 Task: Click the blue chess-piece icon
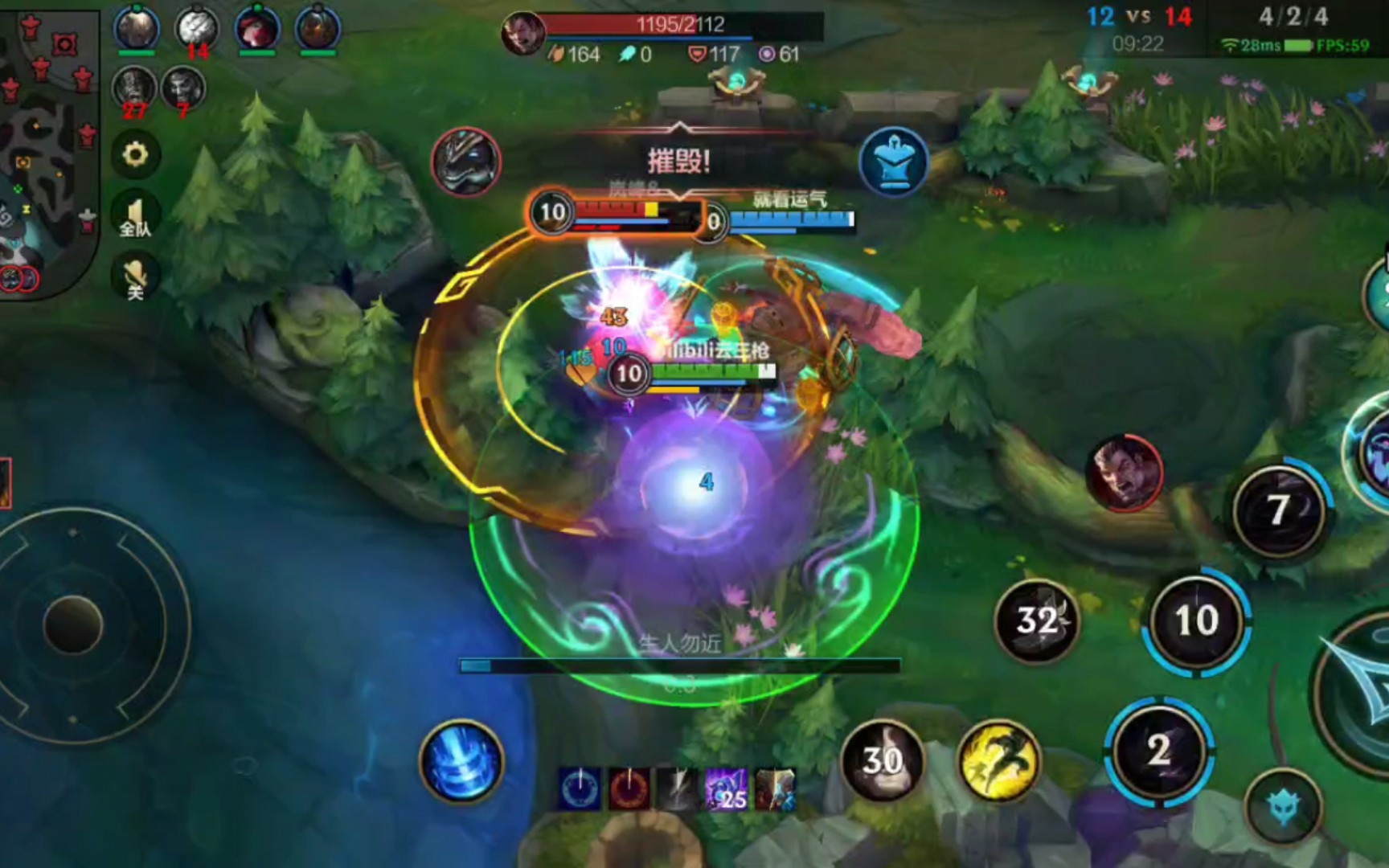tap(894, 161)
